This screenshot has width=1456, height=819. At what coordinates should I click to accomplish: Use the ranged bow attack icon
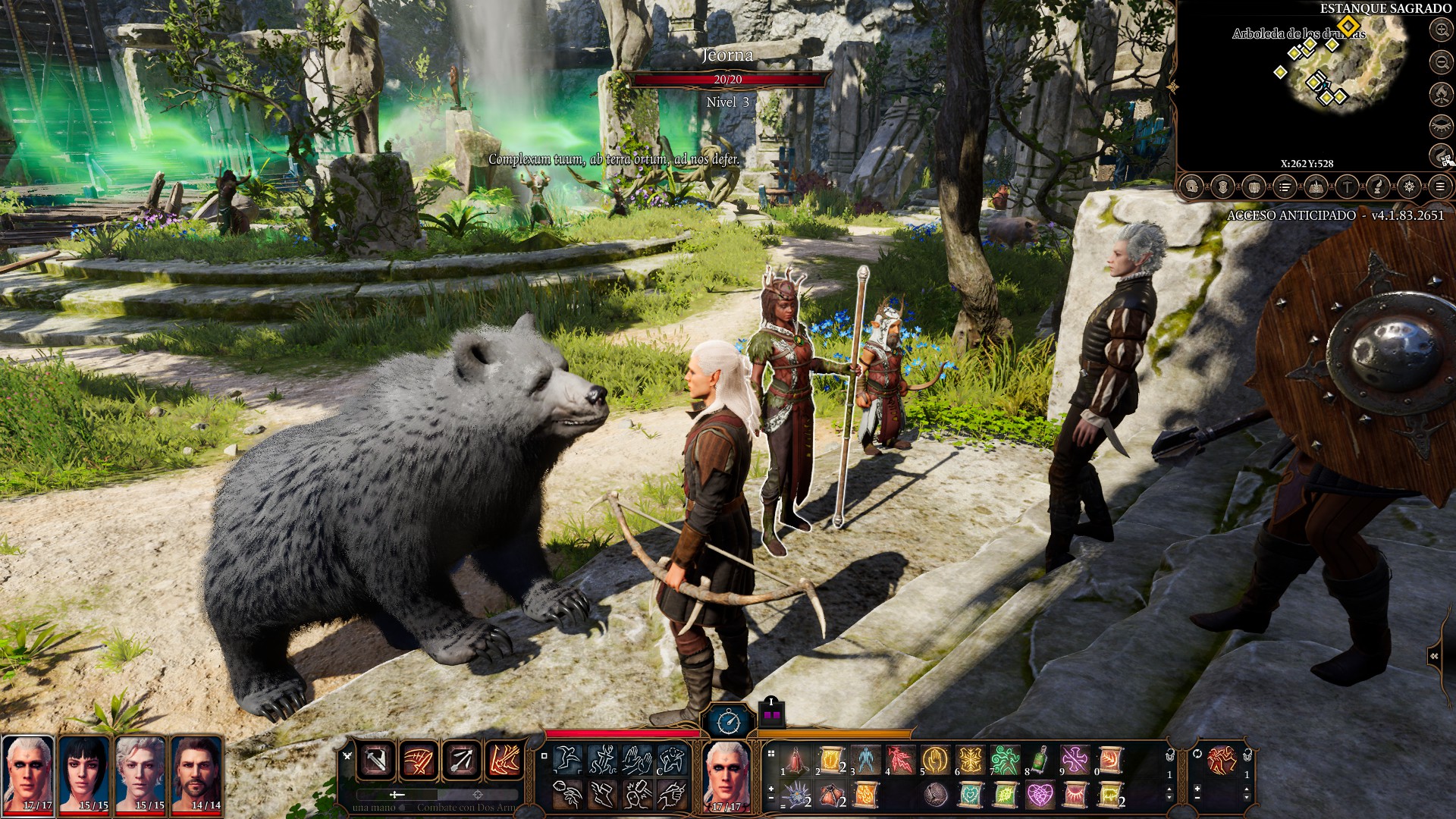461,760
